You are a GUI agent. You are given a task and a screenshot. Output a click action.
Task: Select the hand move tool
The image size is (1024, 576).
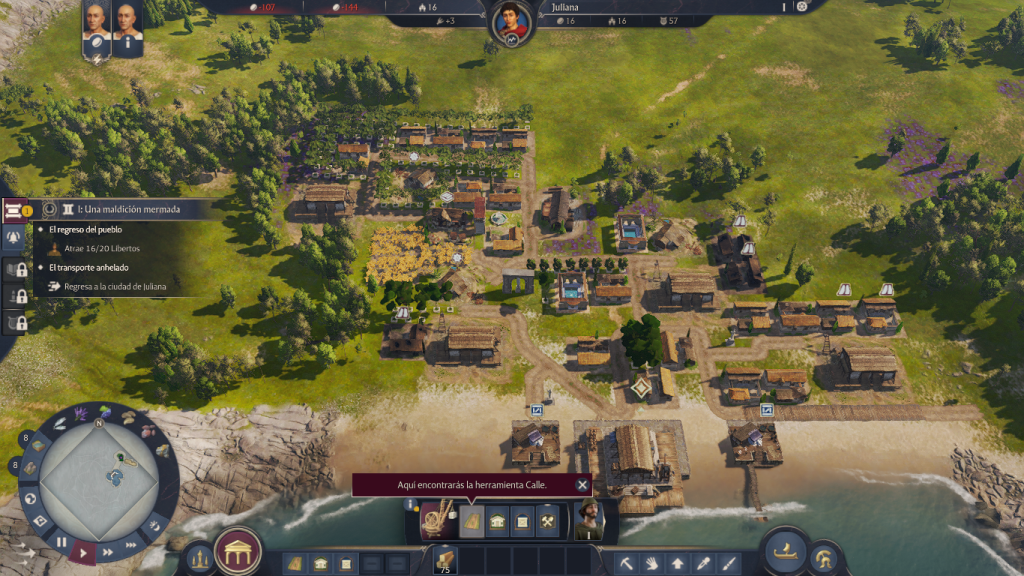click(653, 564)
